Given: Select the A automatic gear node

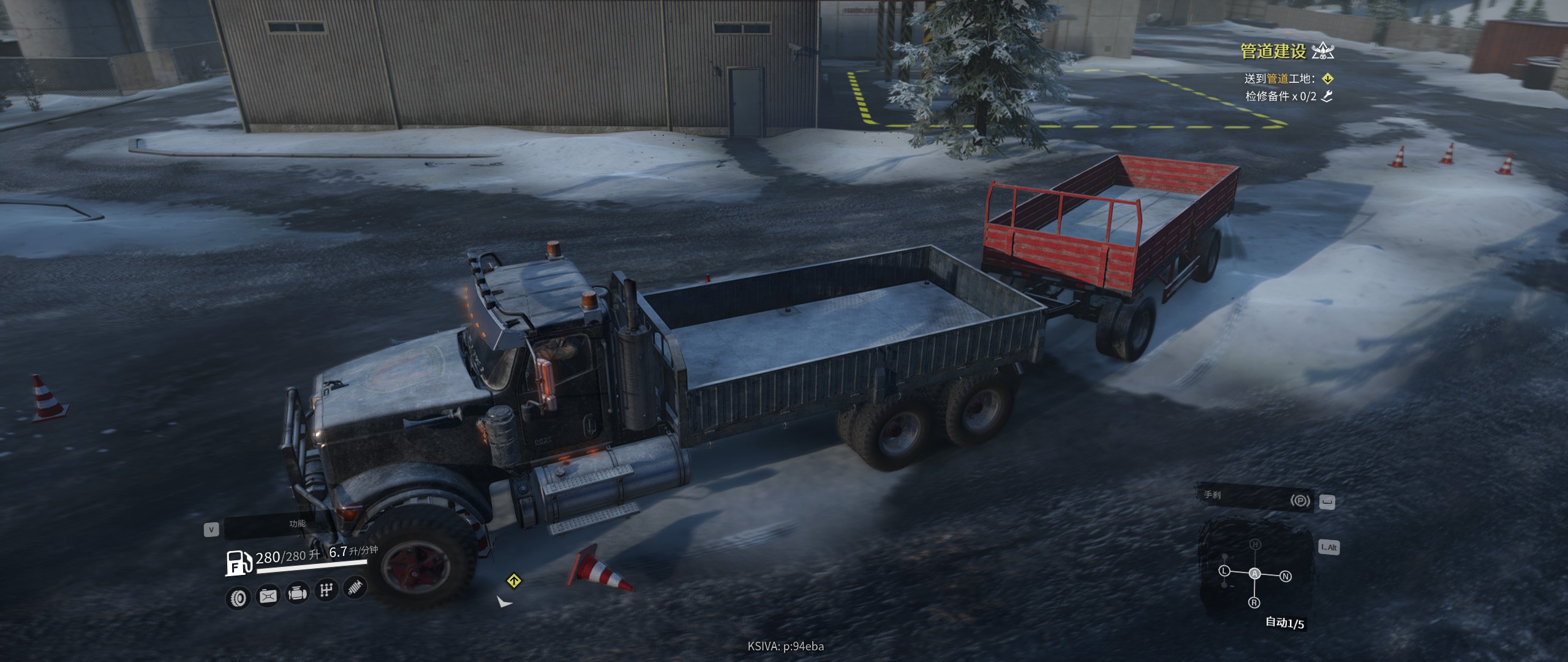Looking at the screenshot, I should tap(1255, 574).
